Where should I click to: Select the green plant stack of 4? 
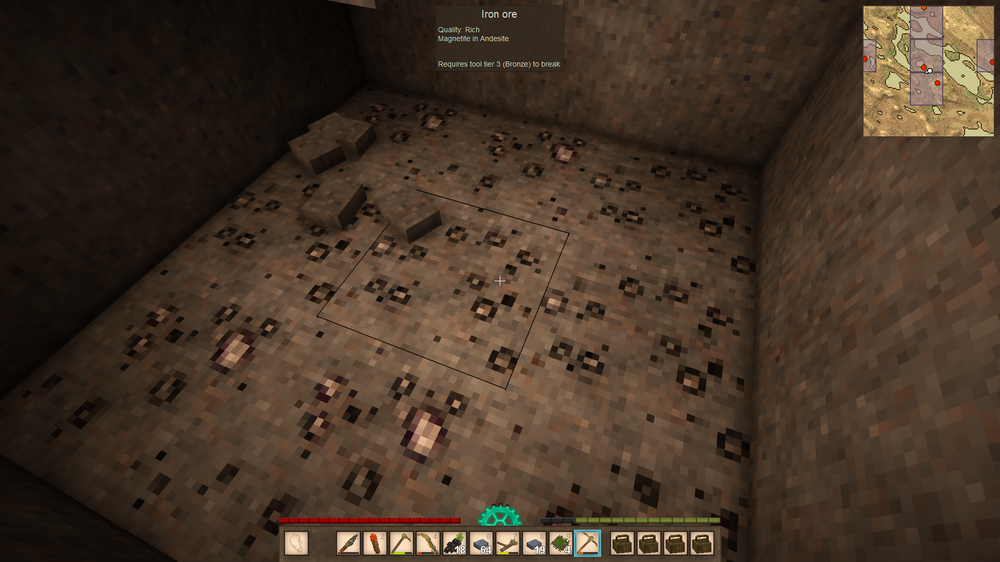tap(561, 543)
